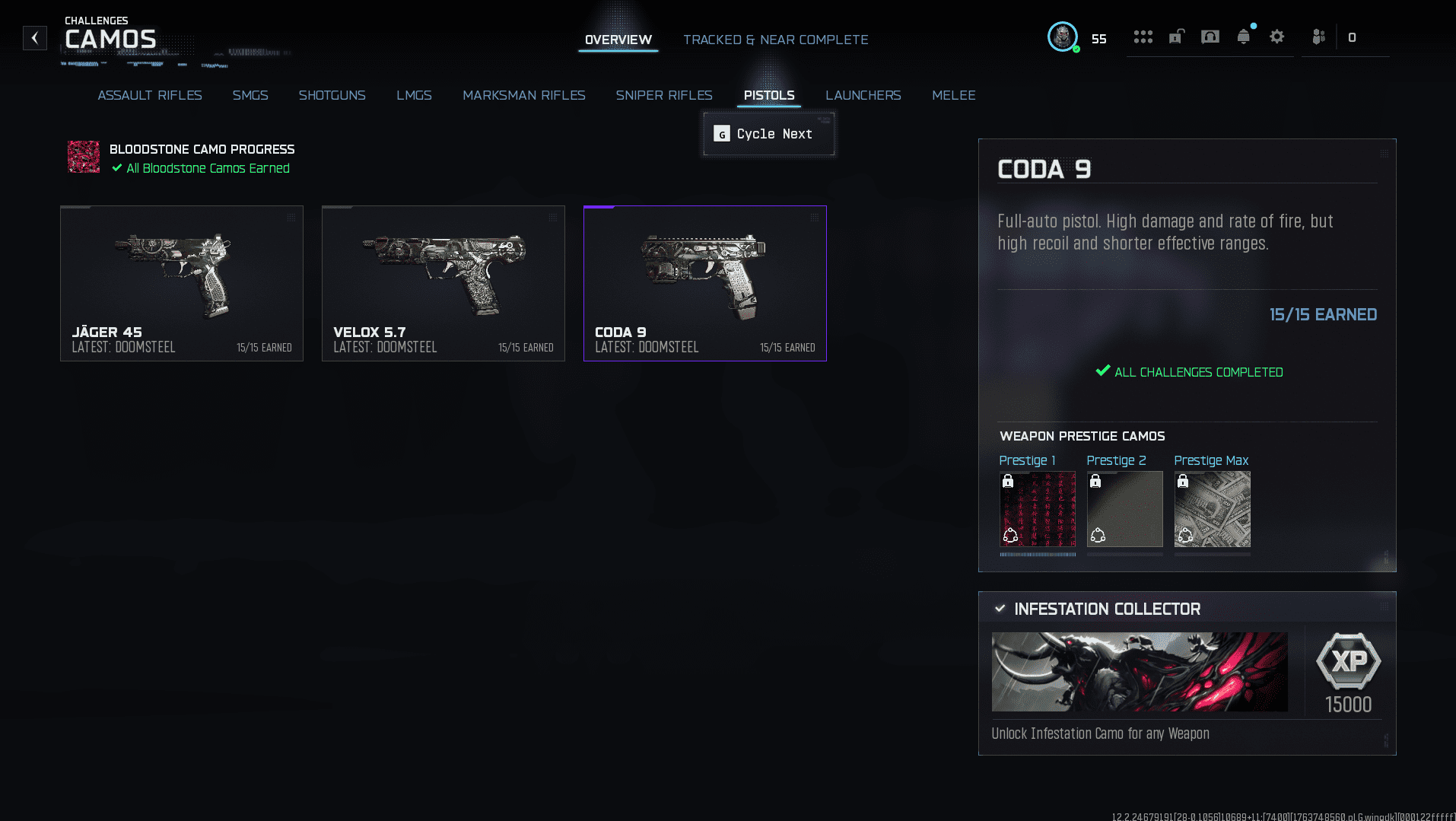The image size is (1456, 821).
Task: Open the player profile avatar
Action: pos(1062,37)
